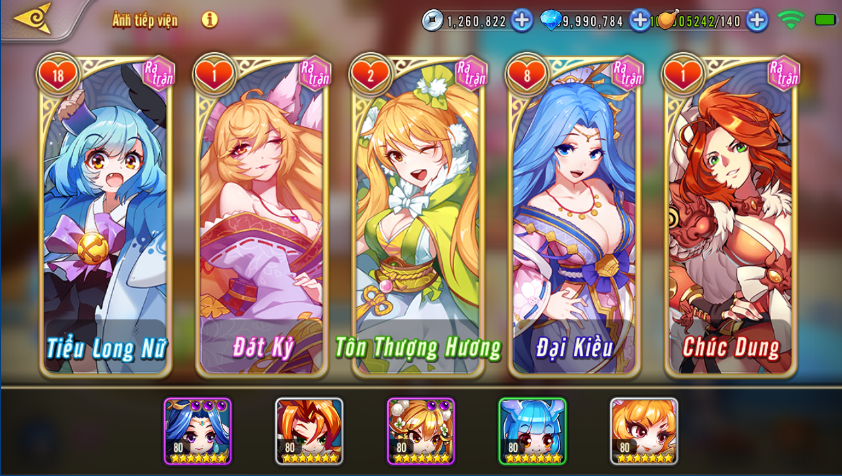The height and width of the screenshot is (476, 842).
Task: Open the info icon beside Ảnh tiếp viện
Action: 210,20
